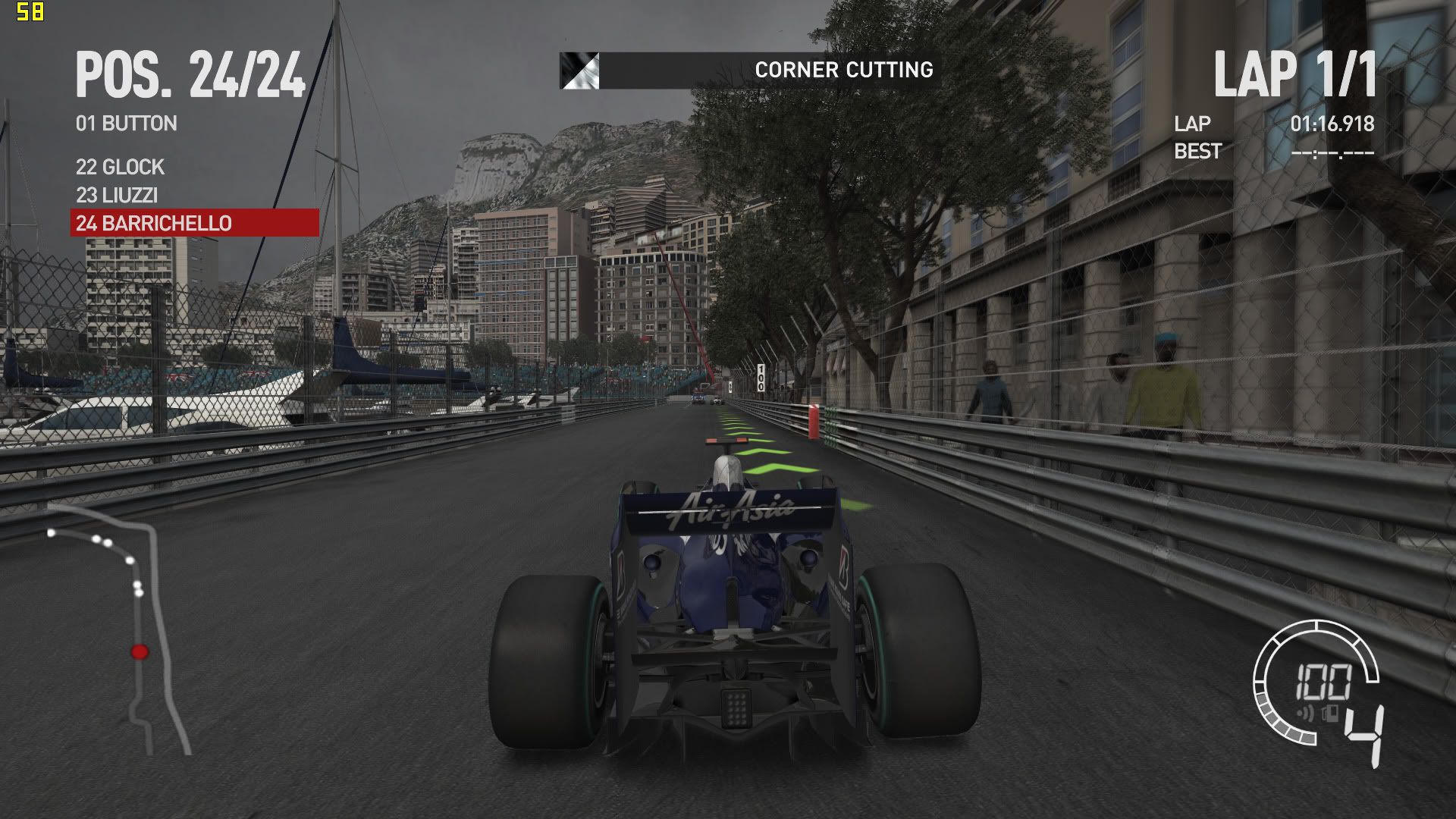Click the red player marker on minimap
This screenshot has width=1456, height=819.
pos(140,651)
